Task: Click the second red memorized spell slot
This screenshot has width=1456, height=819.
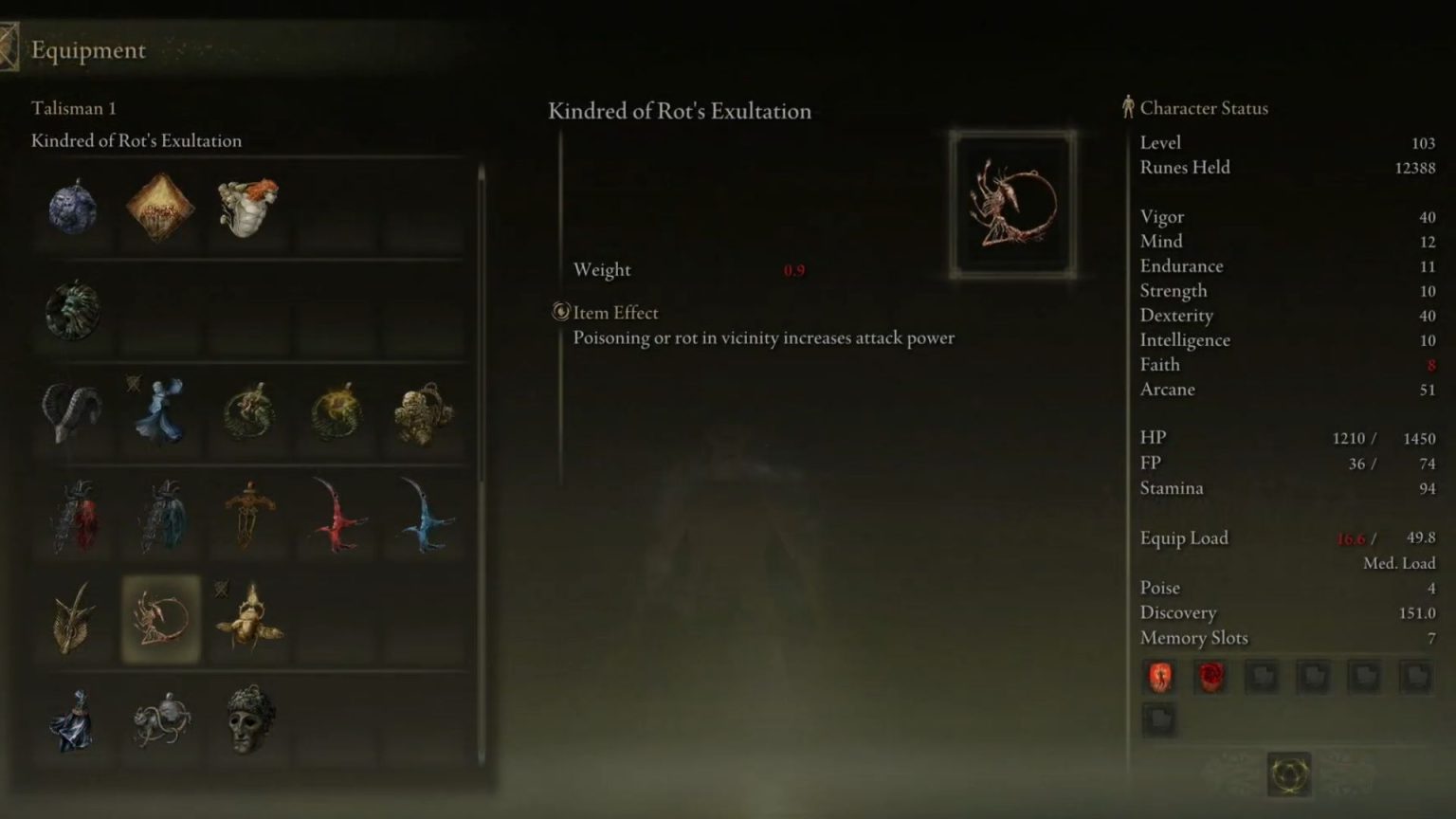Action: point(1210,676)
